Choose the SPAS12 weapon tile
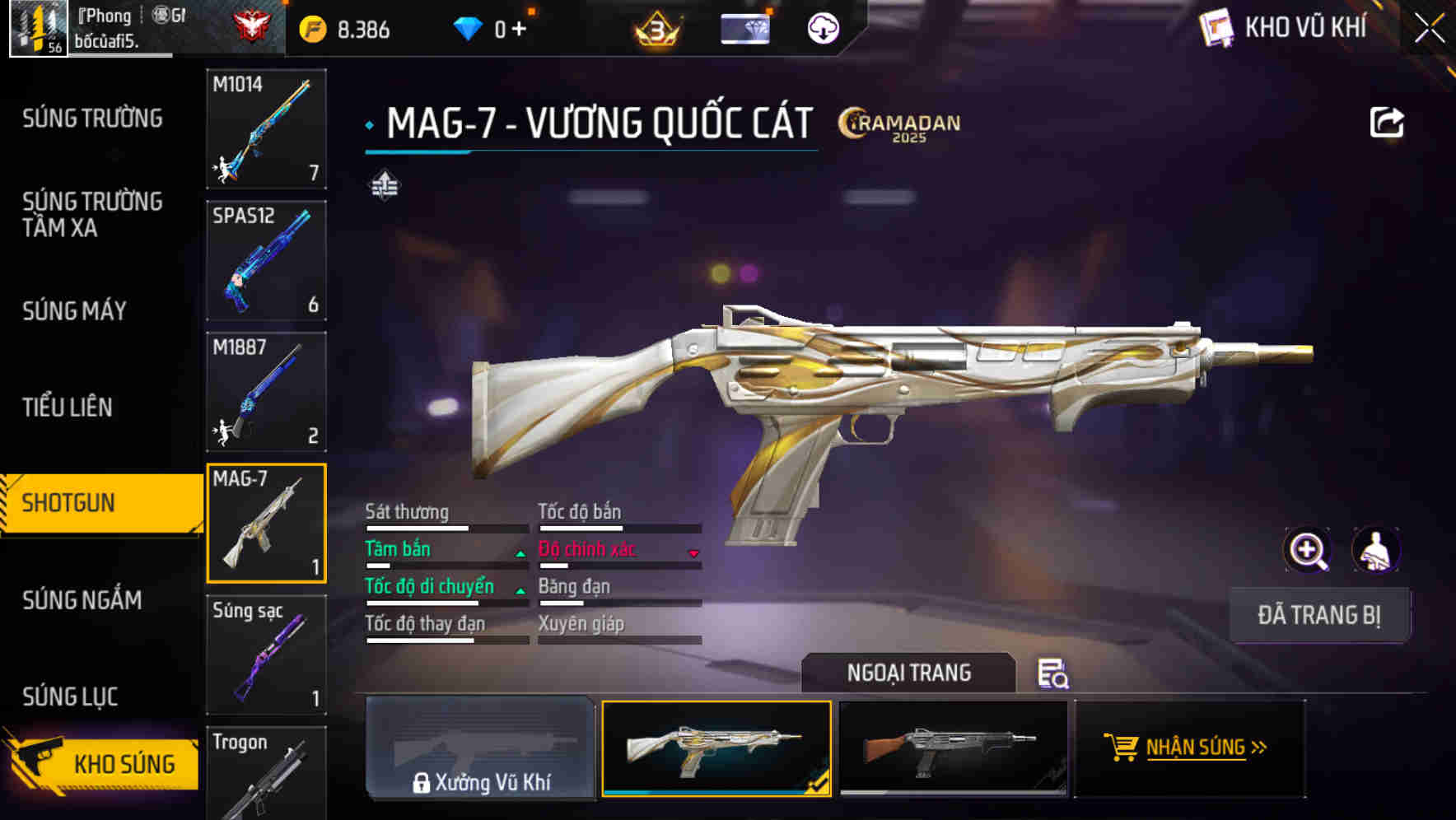This screenshot has height=820, width=1456. [x=266, y=260]
